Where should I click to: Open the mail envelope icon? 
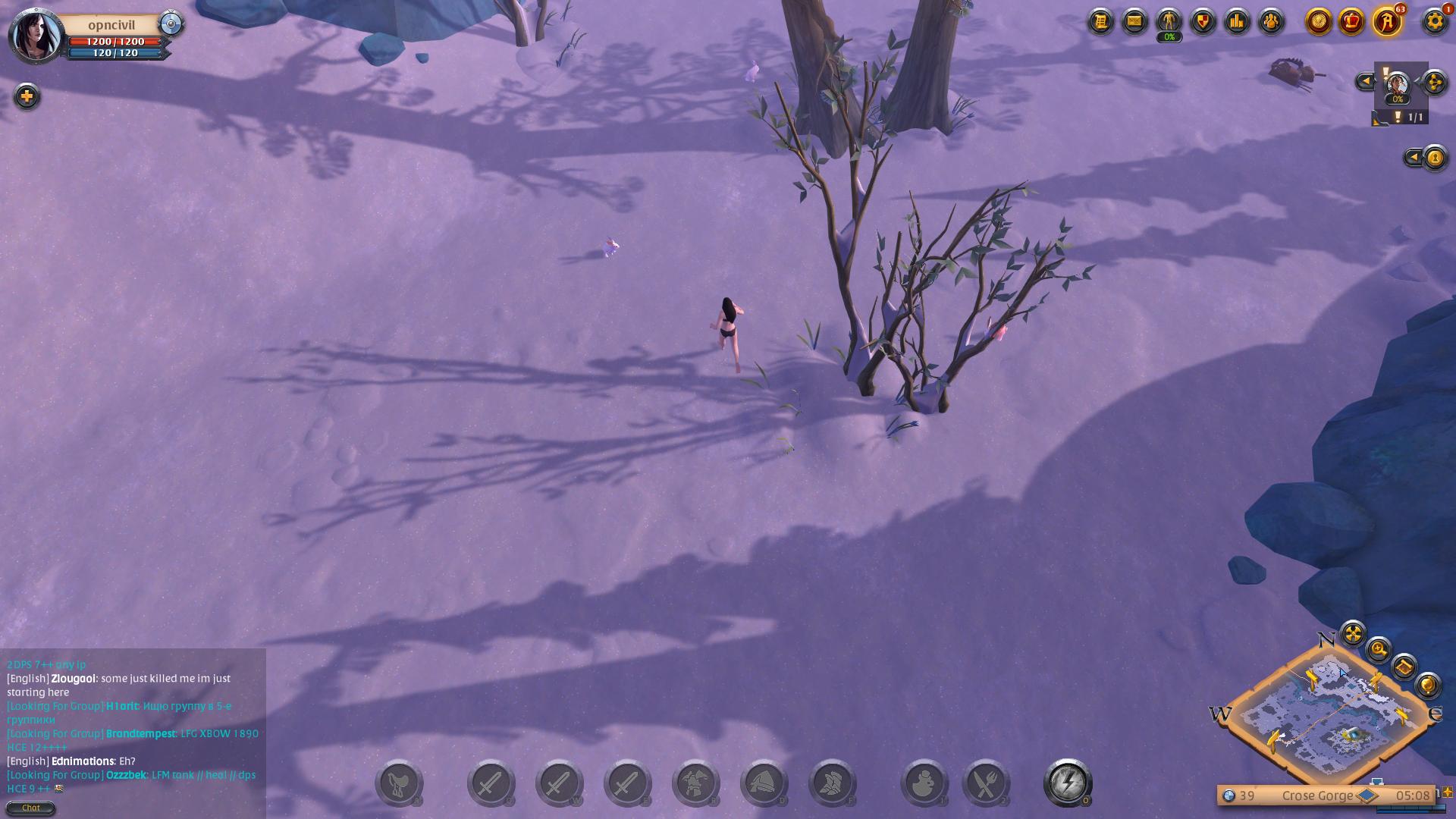(x=1134, y=21)
